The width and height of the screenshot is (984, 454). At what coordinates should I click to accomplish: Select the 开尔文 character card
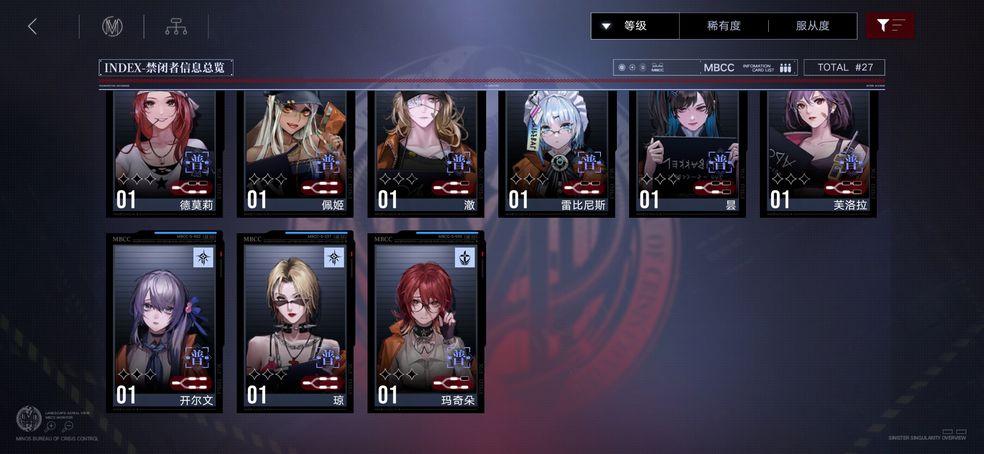[164, 322]
